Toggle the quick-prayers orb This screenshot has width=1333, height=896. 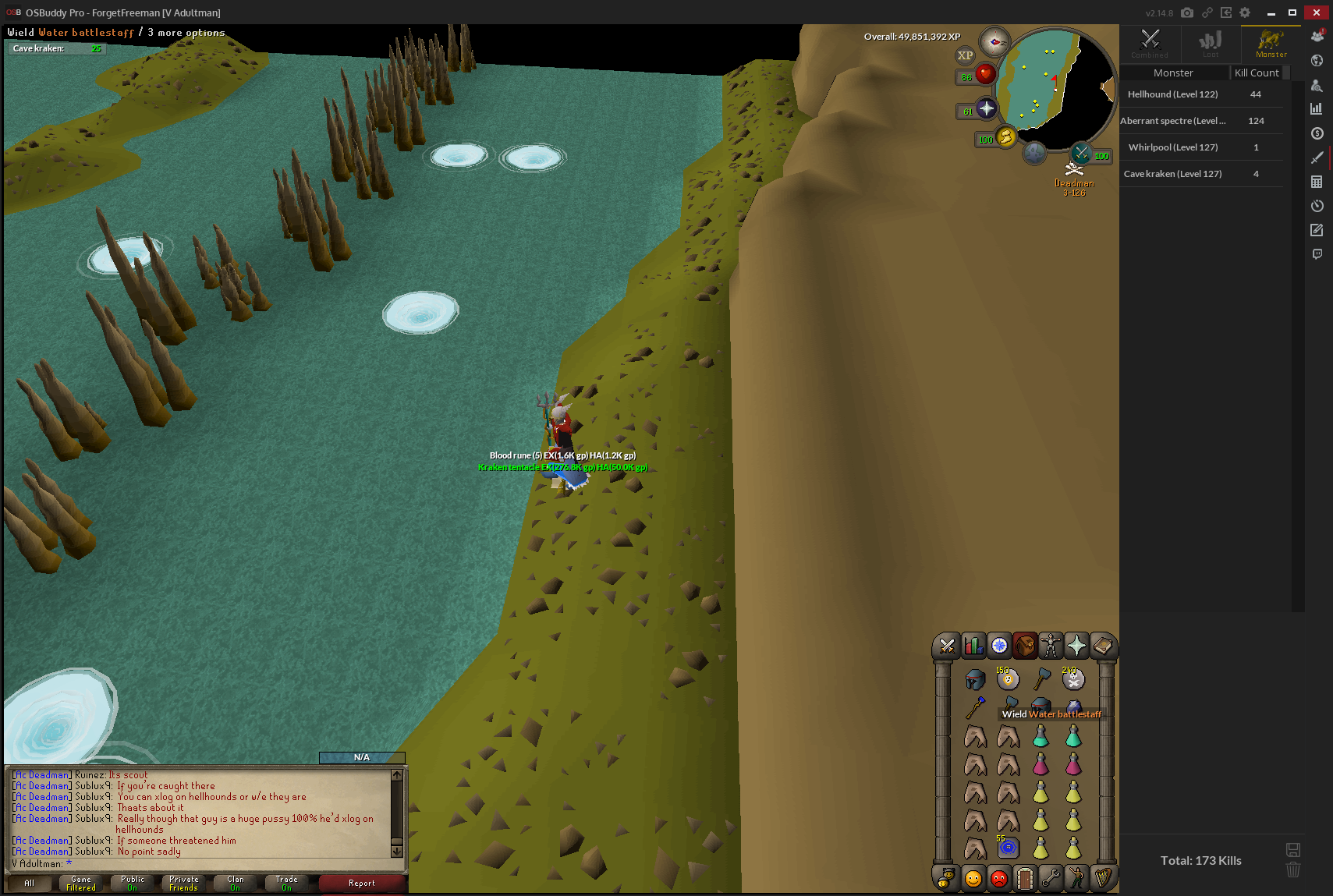coord(986,109)
